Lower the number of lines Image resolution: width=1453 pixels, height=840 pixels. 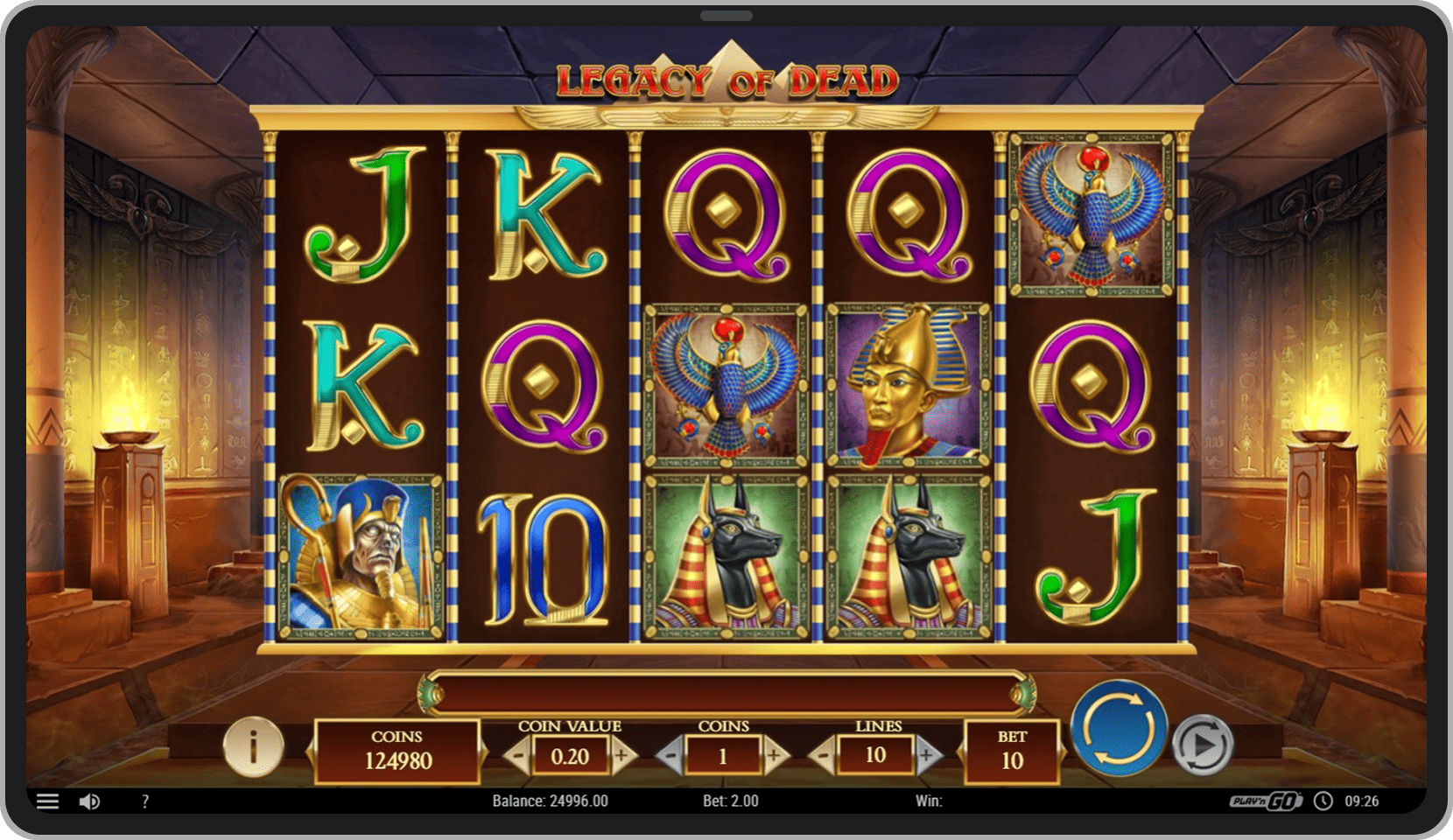pos(823,755)
